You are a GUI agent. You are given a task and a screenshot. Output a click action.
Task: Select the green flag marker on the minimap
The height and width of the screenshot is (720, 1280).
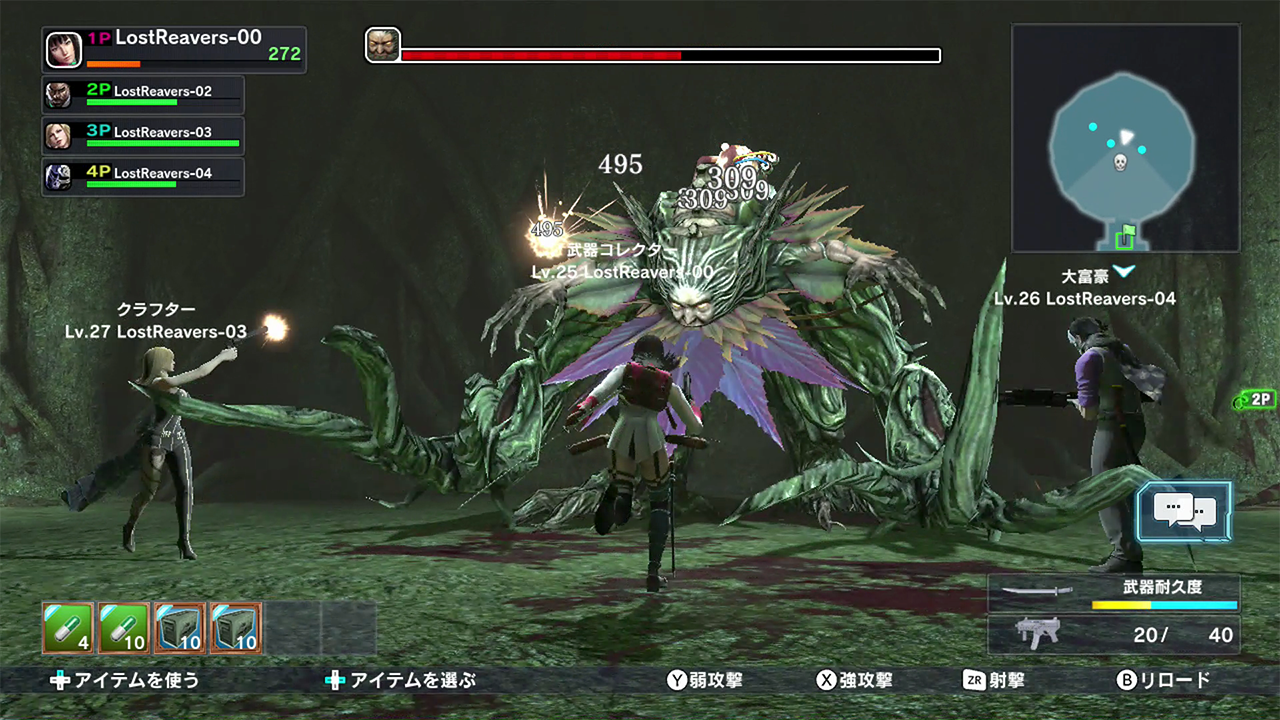tap(1127, 237)
